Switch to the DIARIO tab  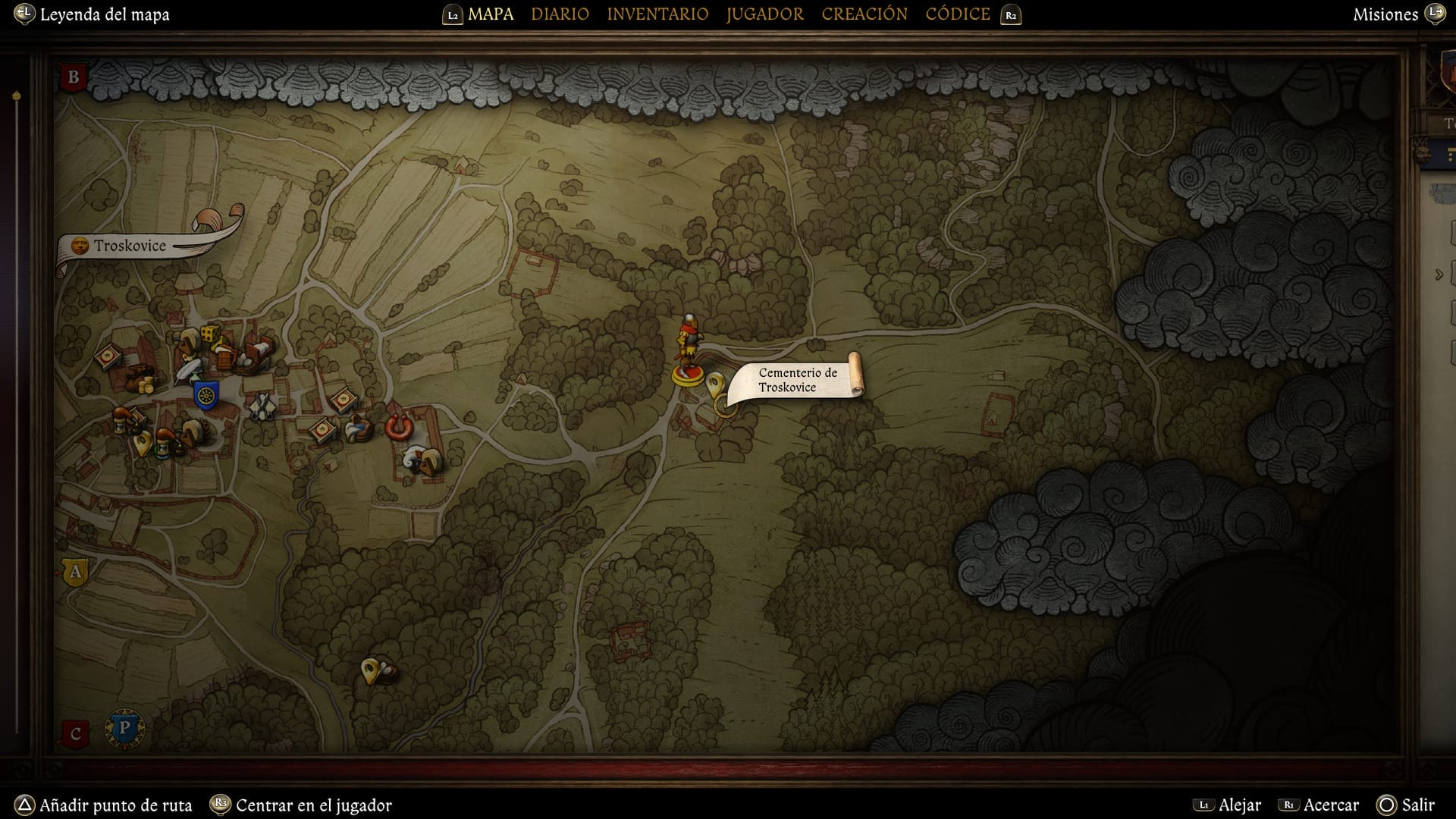point(560,14)
